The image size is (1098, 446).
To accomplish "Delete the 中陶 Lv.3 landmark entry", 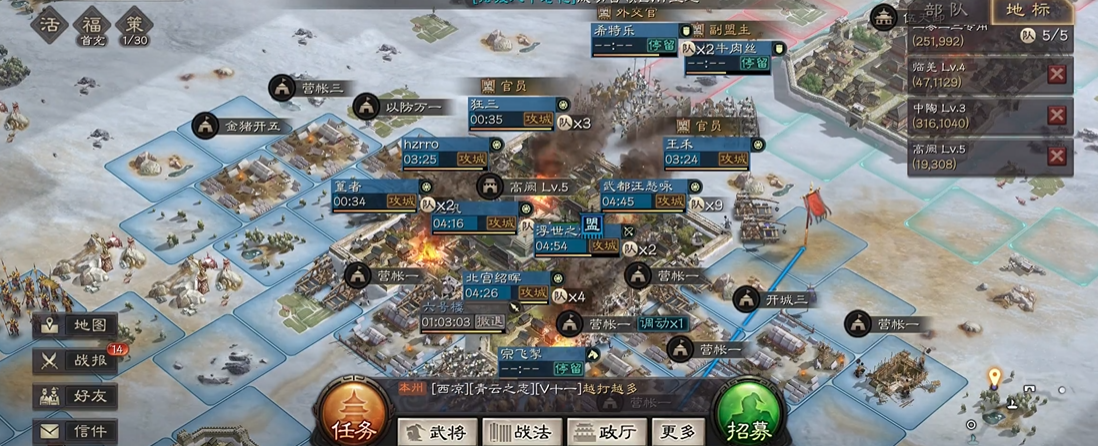I will [1056, 115].
